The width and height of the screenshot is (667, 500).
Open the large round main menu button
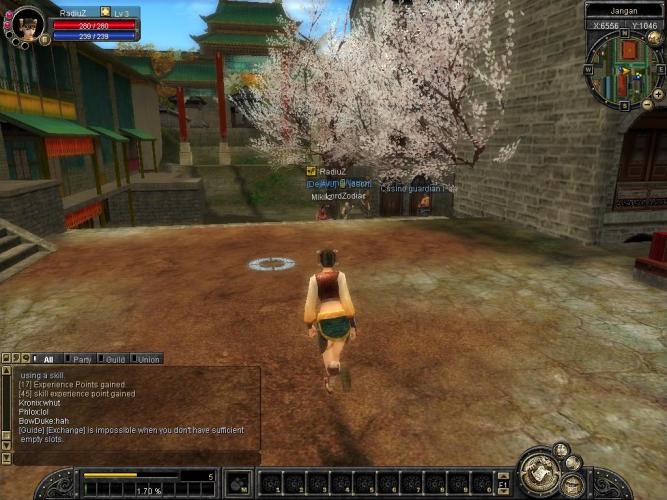tap(538, 471)
